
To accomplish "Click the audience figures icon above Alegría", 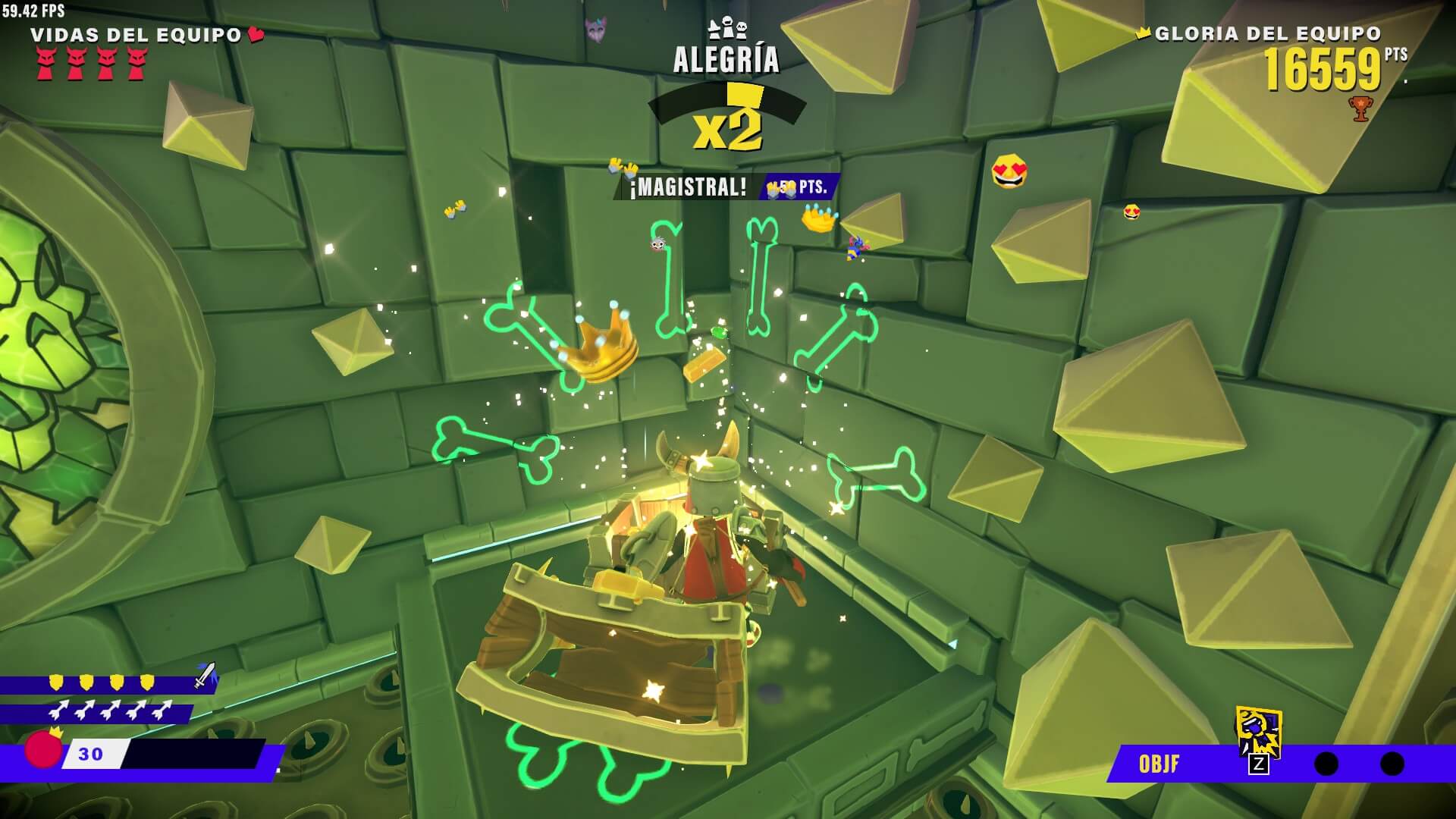I will (x=726, y=29).
